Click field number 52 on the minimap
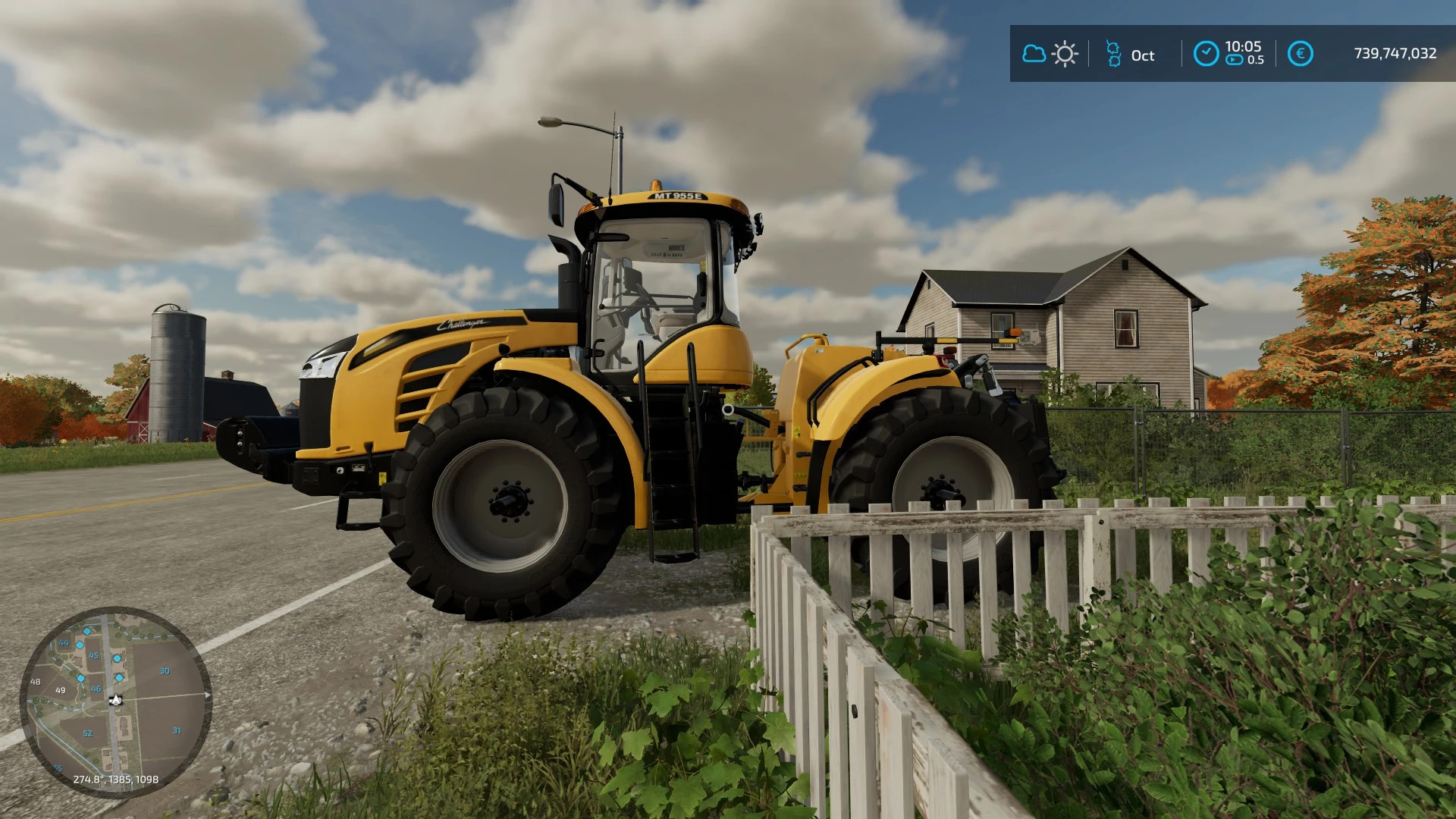This screenshot has width=1456, height=819. (x=87, y=733)
